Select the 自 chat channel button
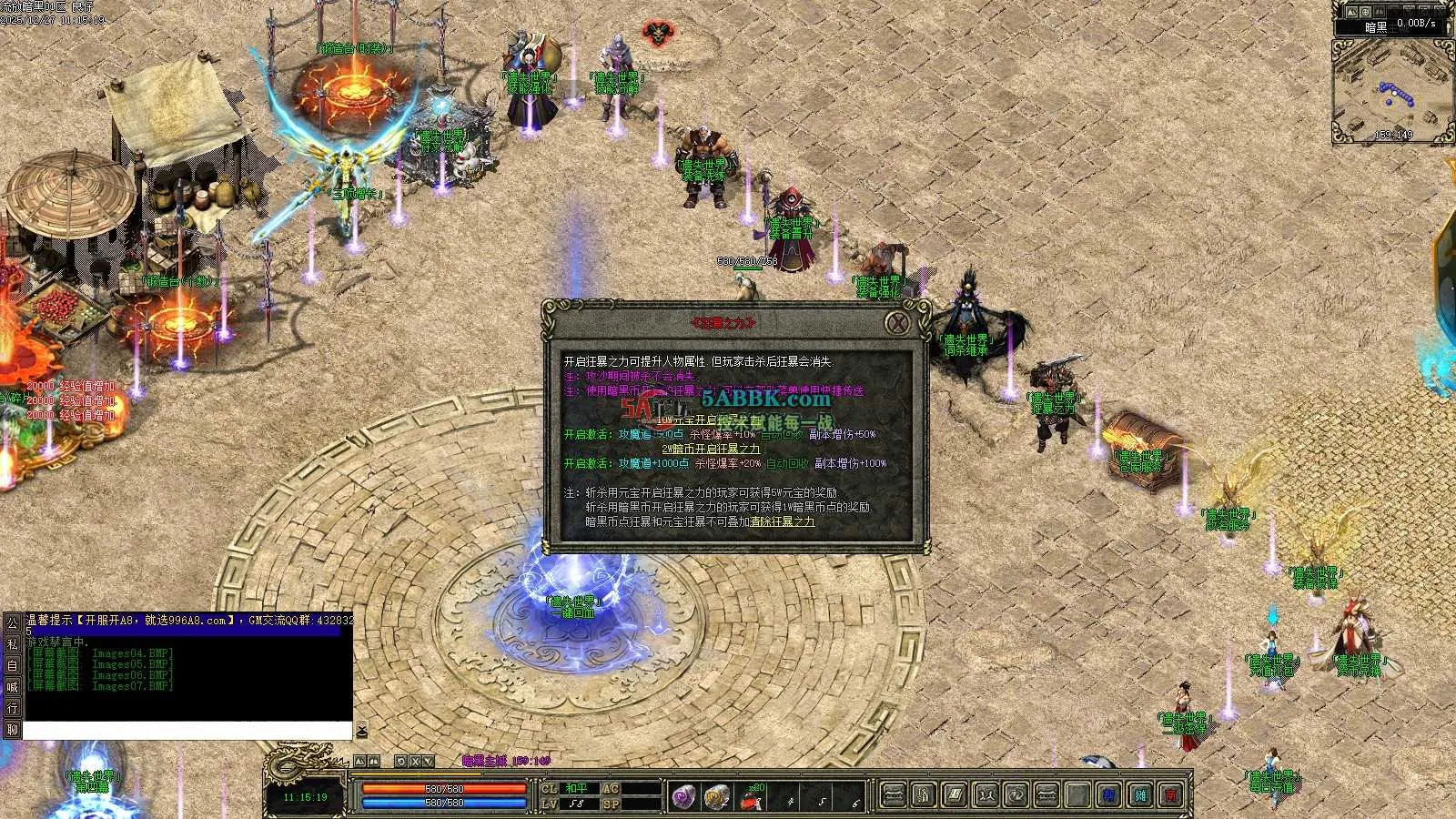1456x819 pixels. [x=12, y=665]
